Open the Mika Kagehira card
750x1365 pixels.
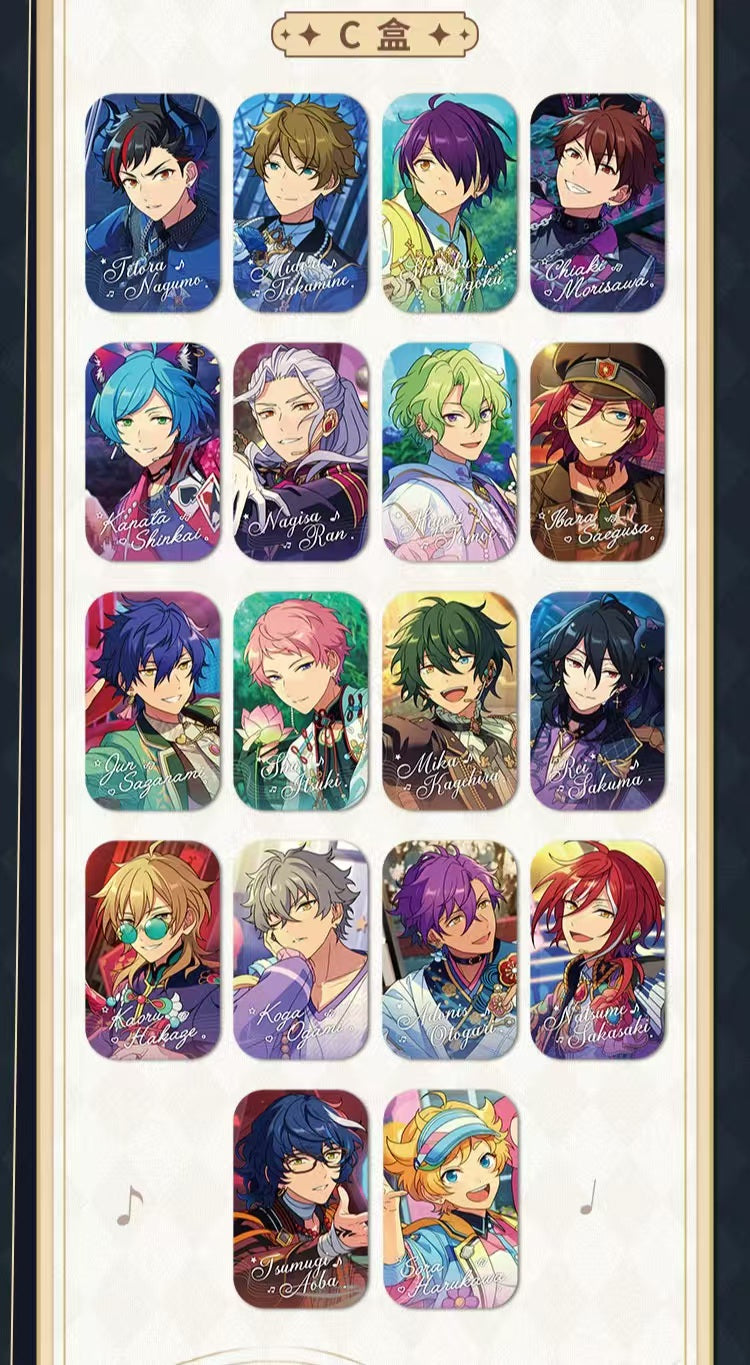(x=450, y=701)
